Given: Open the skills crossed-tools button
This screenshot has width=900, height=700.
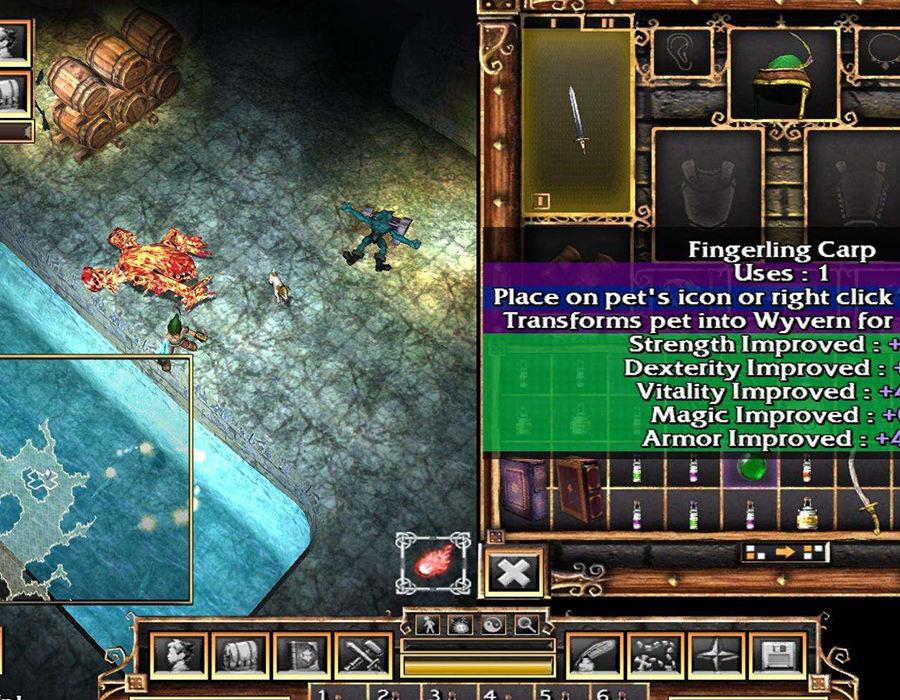Looking at the screenshot, I should (x=363, y=656).
